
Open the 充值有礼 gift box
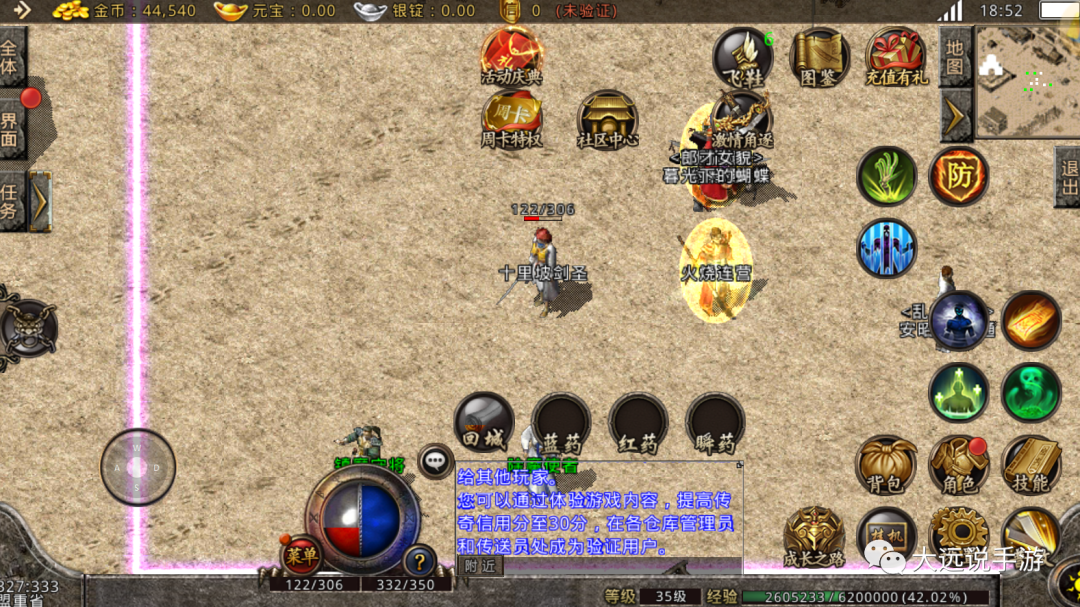coord(896,55)
